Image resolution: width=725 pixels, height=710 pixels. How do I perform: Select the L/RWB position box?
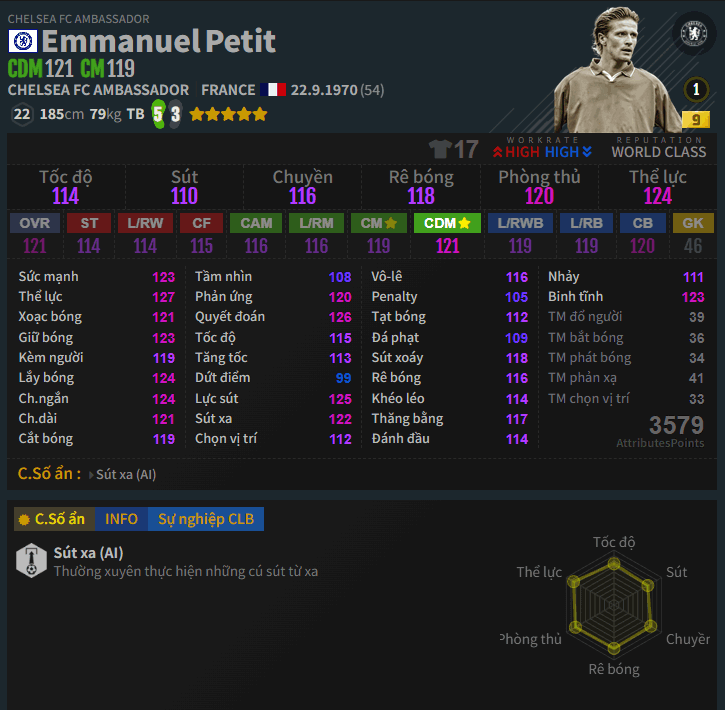point(519,223)
